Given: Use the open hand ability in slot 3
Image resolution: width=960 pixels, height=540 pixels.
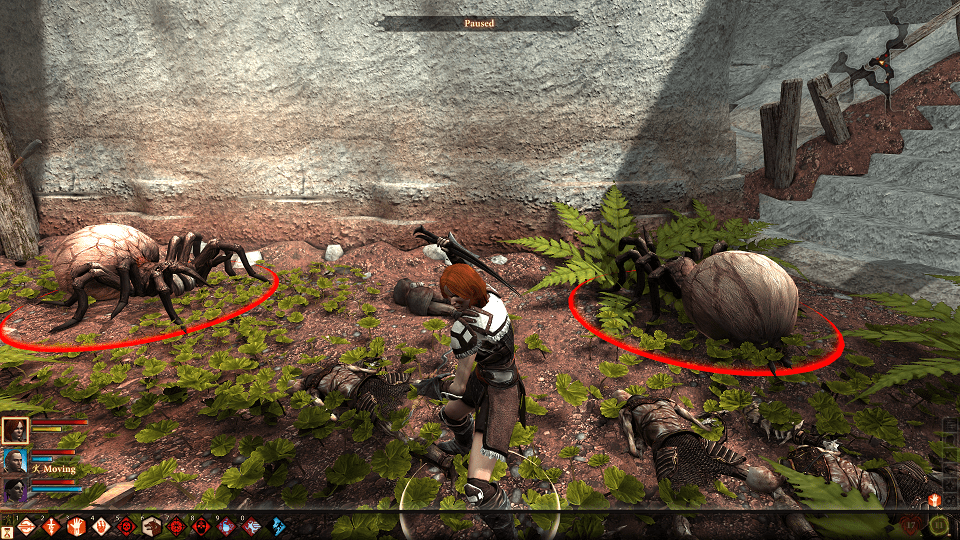Looking at the screenshot, I should (76, 526).
